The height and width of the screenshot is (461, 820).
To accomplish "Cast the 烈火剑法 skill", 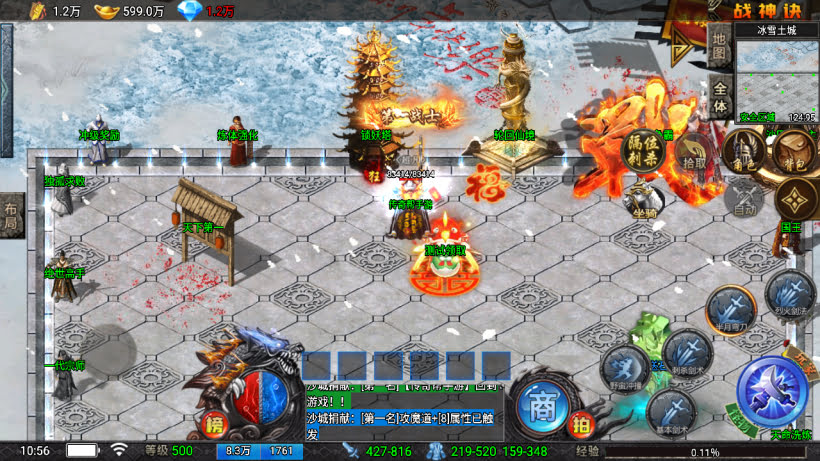I will [790, 294].
